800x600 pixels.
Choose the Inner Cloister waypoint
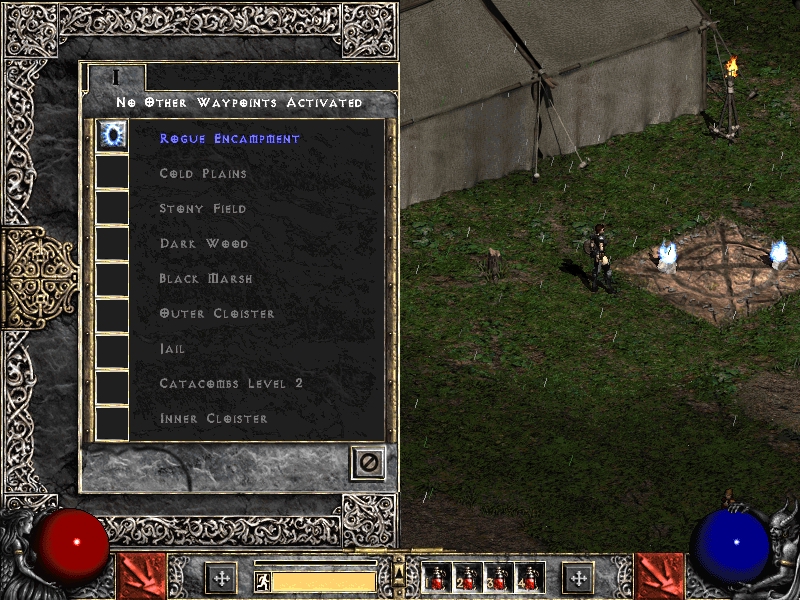coord(214,419)
